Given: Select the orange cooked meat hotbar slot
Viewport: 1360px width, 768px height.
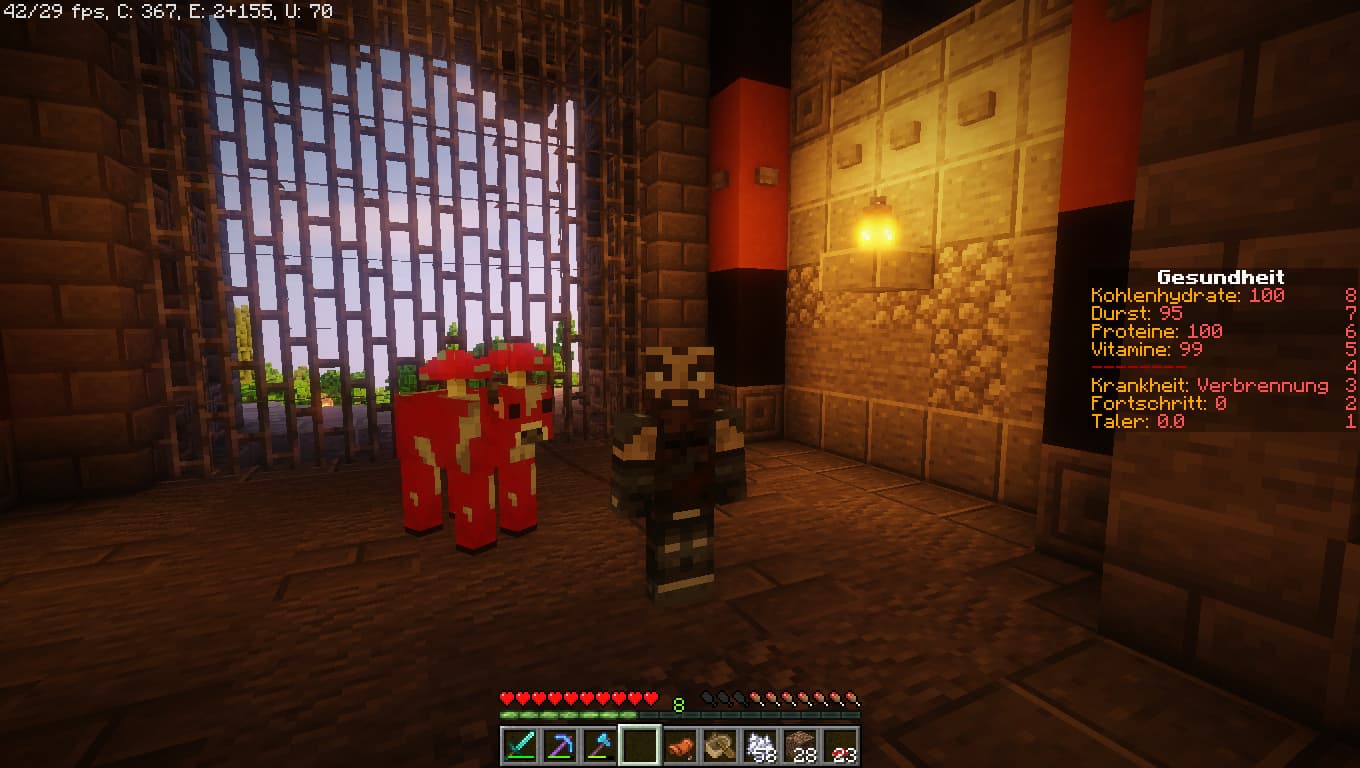Looking at the screenshot, I should pyautogui.click(x=680, y=745).
